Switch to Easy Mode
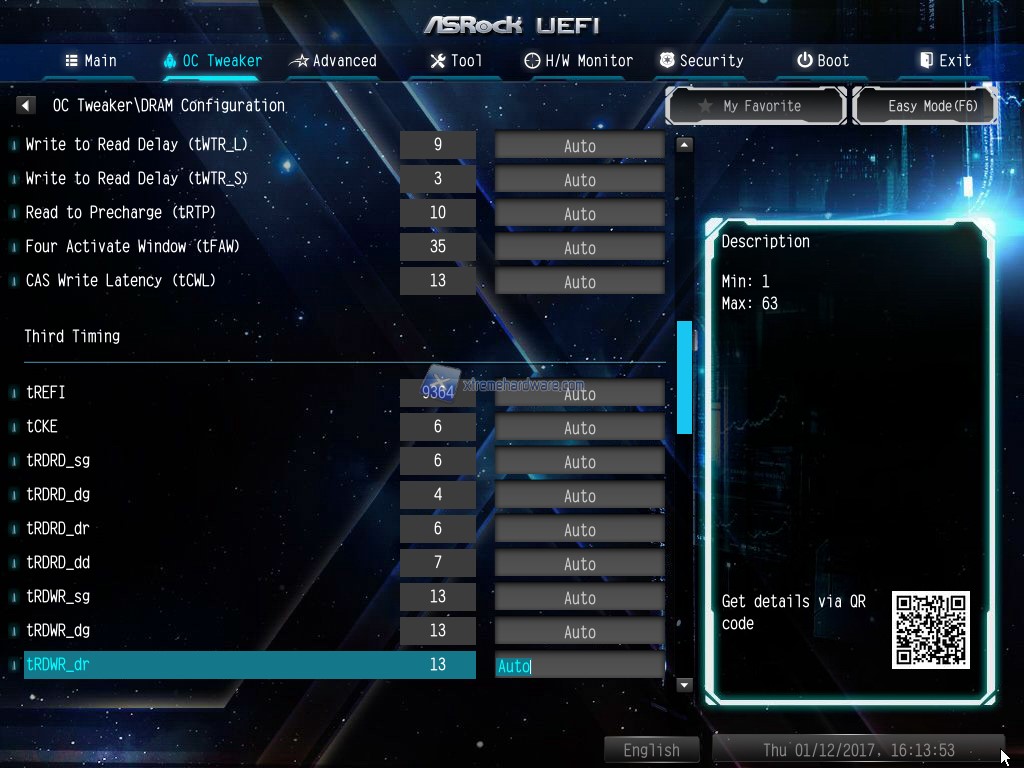This screenshot has width=1024, height=768. point(924,106)
